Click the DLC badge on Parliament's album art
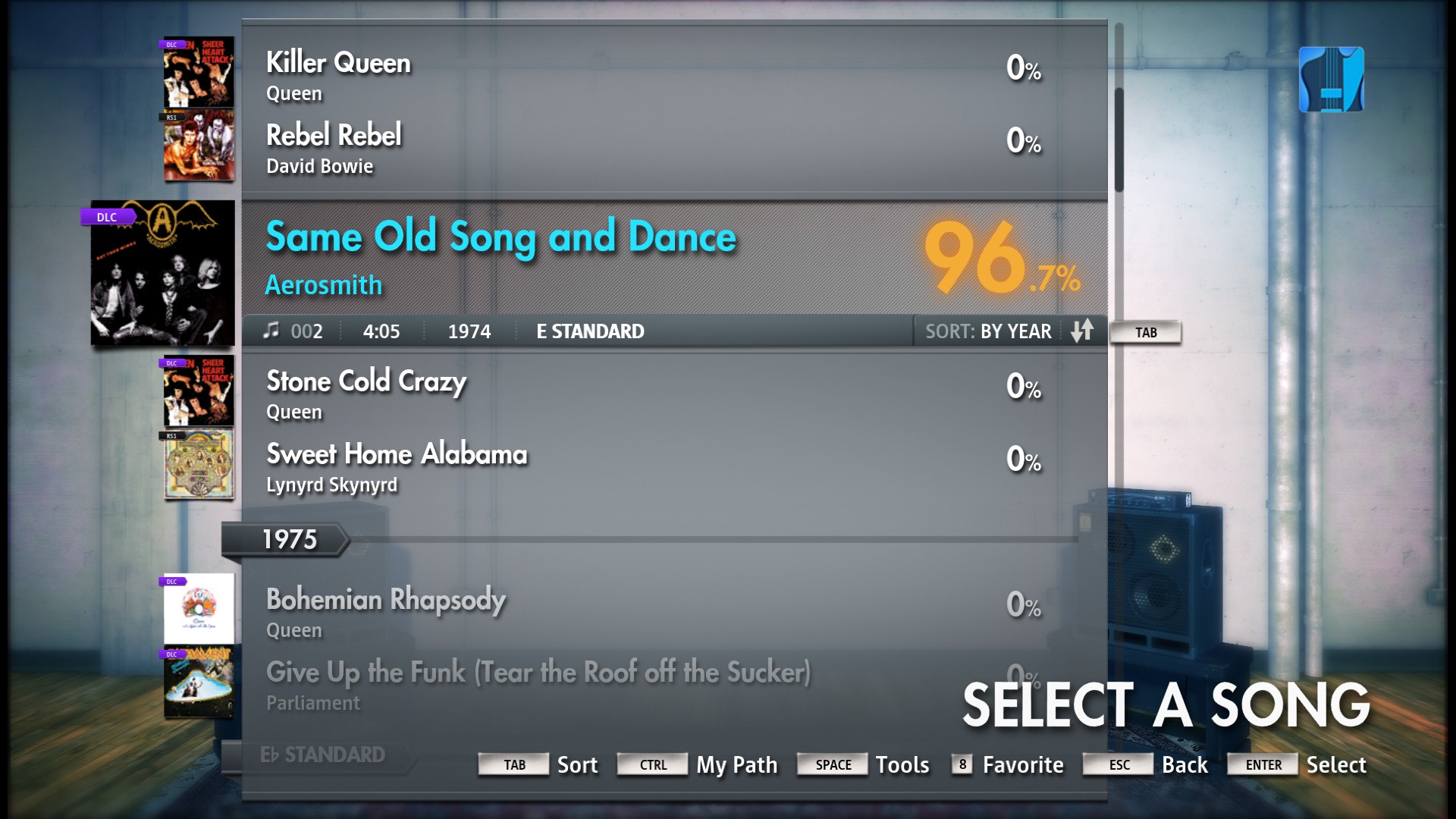Viewport: 1456px width, 819px height. tap(173, 654)
